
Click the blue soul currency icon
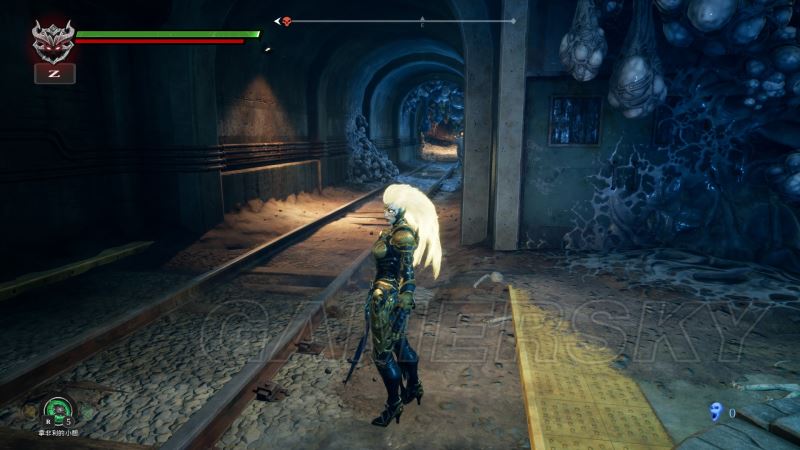point(714,411)
